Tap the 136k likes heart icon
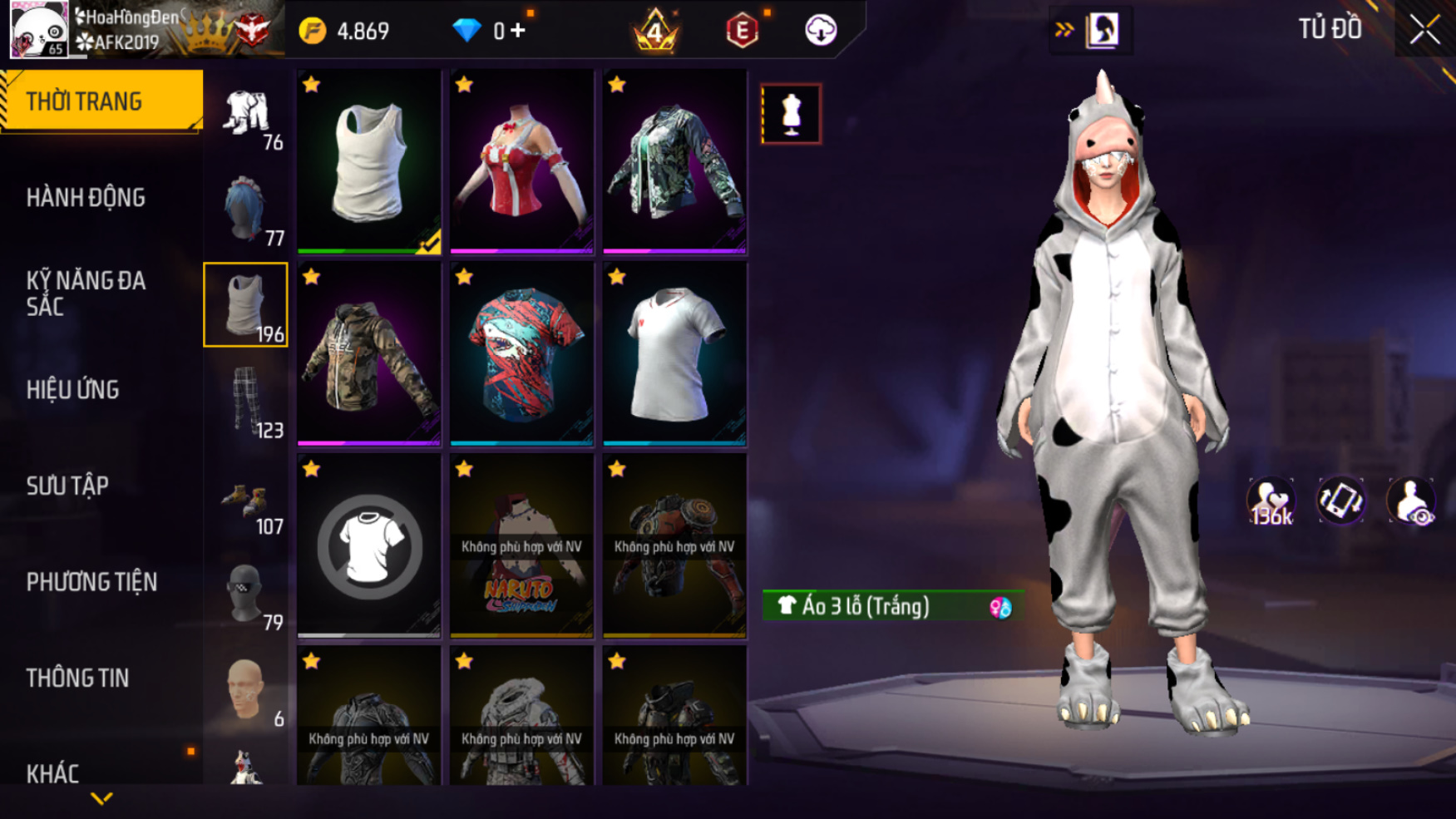Viewport: 1456px width, 819px height. coord(1270,501)
